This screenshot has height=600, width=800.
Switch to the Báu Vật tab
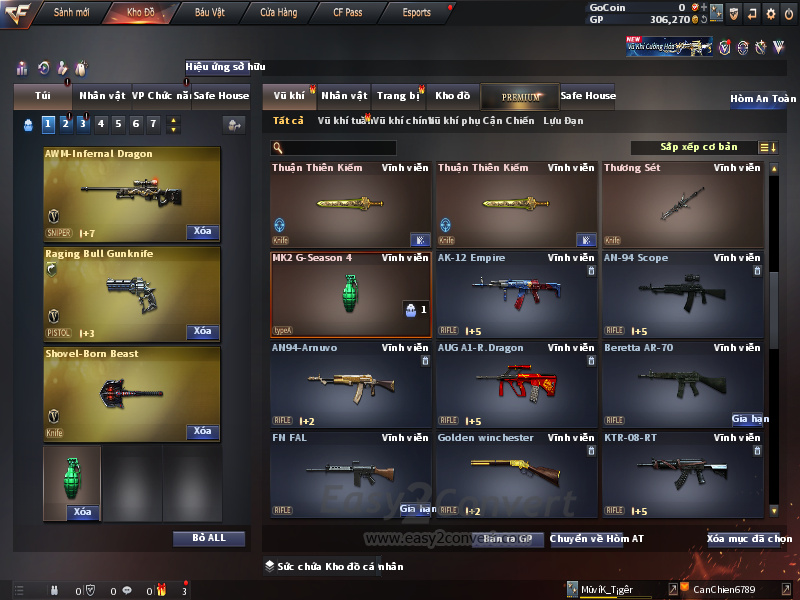(x=210, y=13)
